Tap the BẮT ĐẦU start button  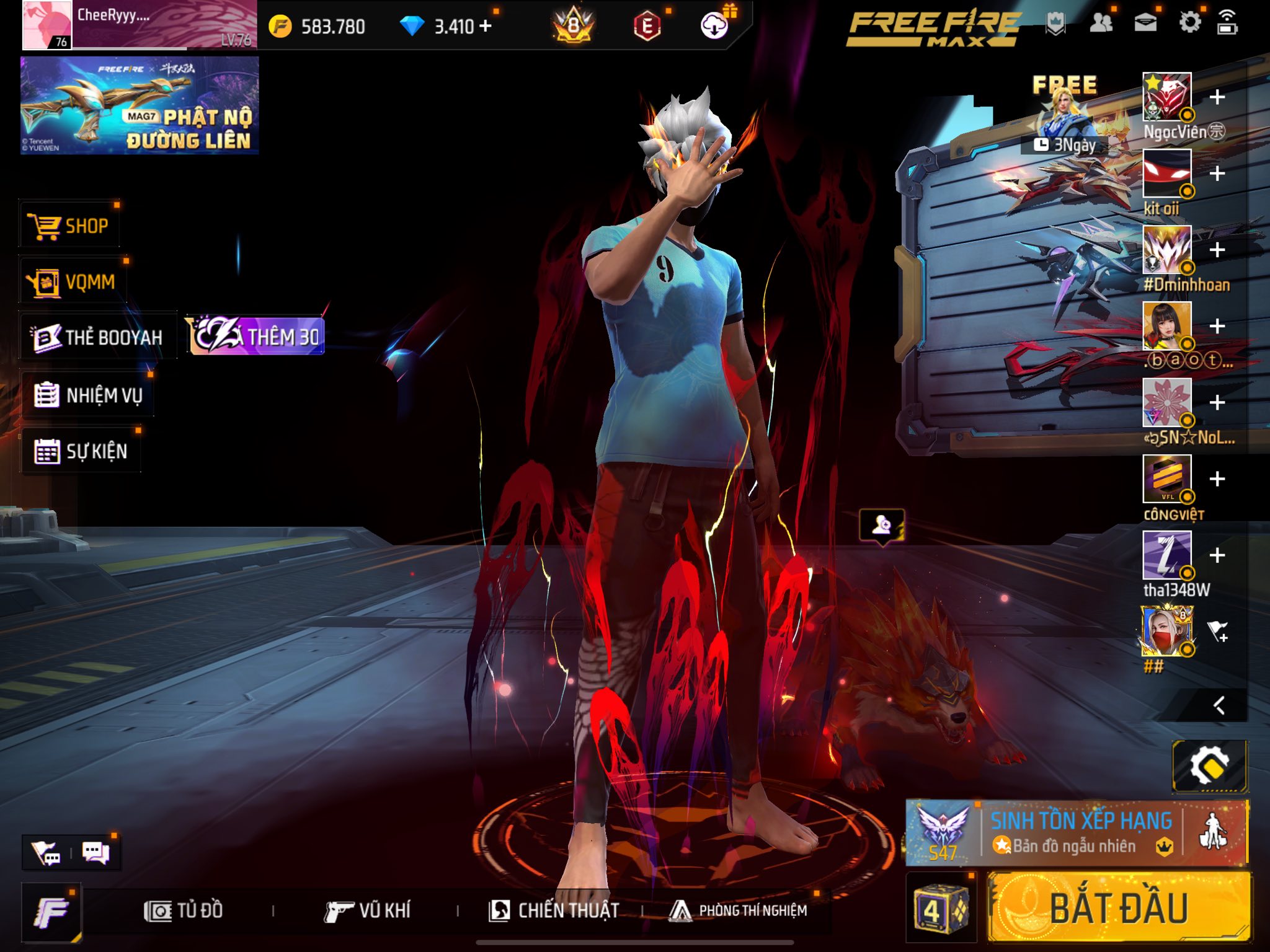[x=1118, y=909]
